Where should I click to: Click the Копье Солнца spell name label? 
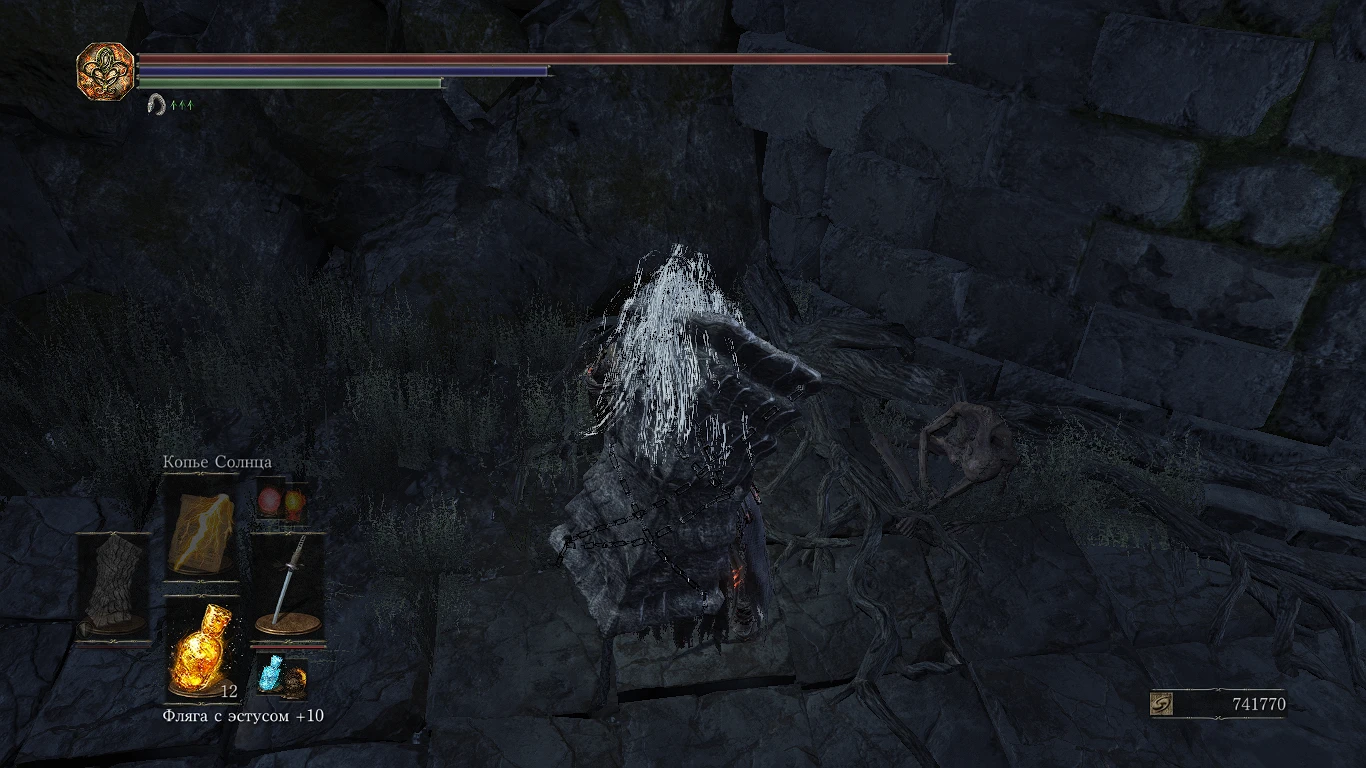point(216,462)
